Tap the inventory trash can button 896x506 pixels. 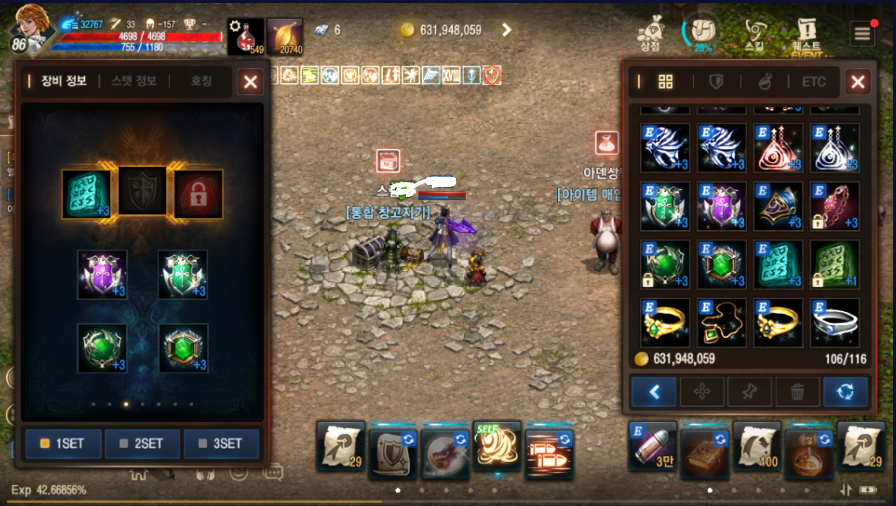tap(797, 392)
